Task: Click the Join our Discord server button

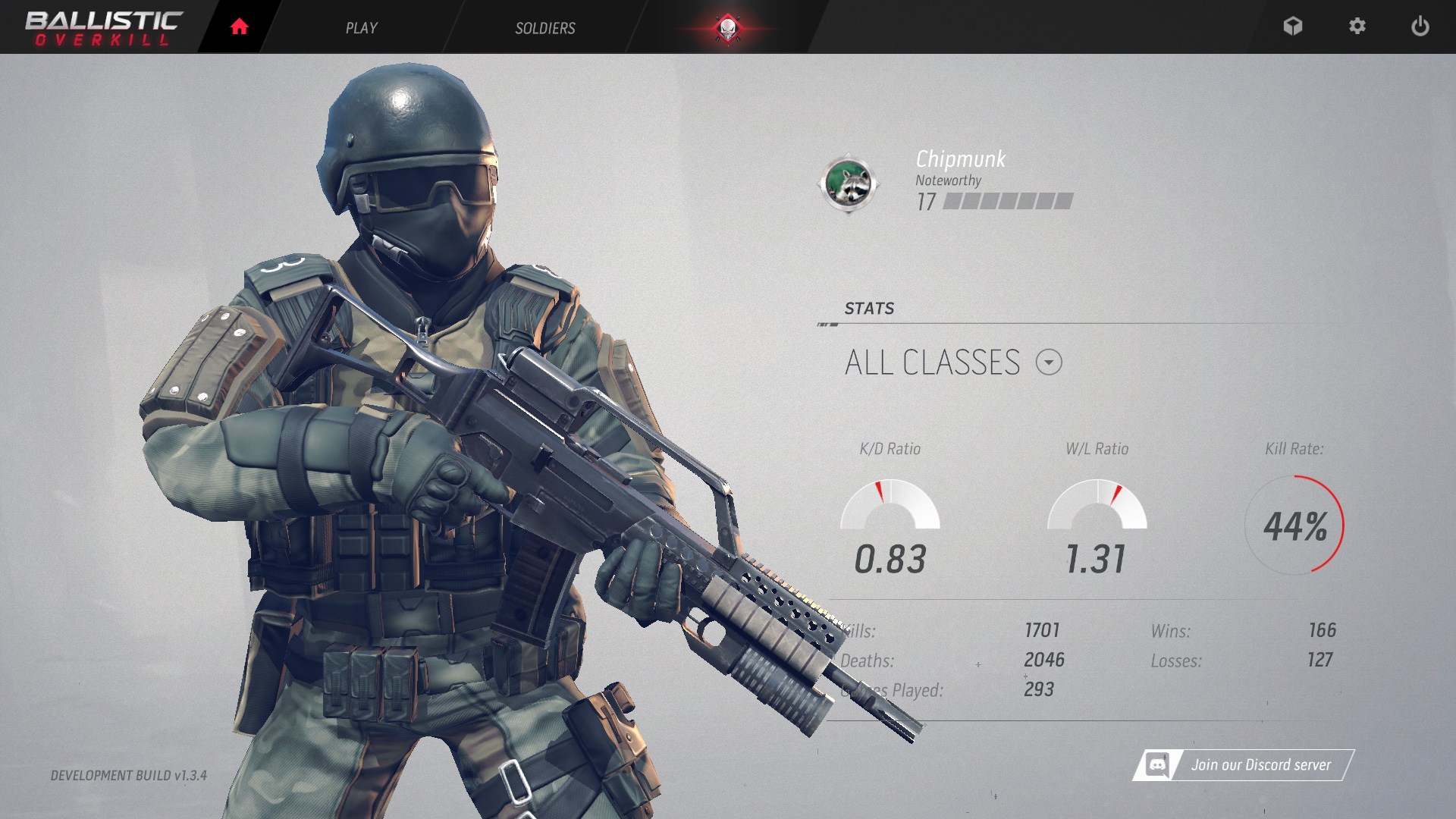Action: [1259, 764]
